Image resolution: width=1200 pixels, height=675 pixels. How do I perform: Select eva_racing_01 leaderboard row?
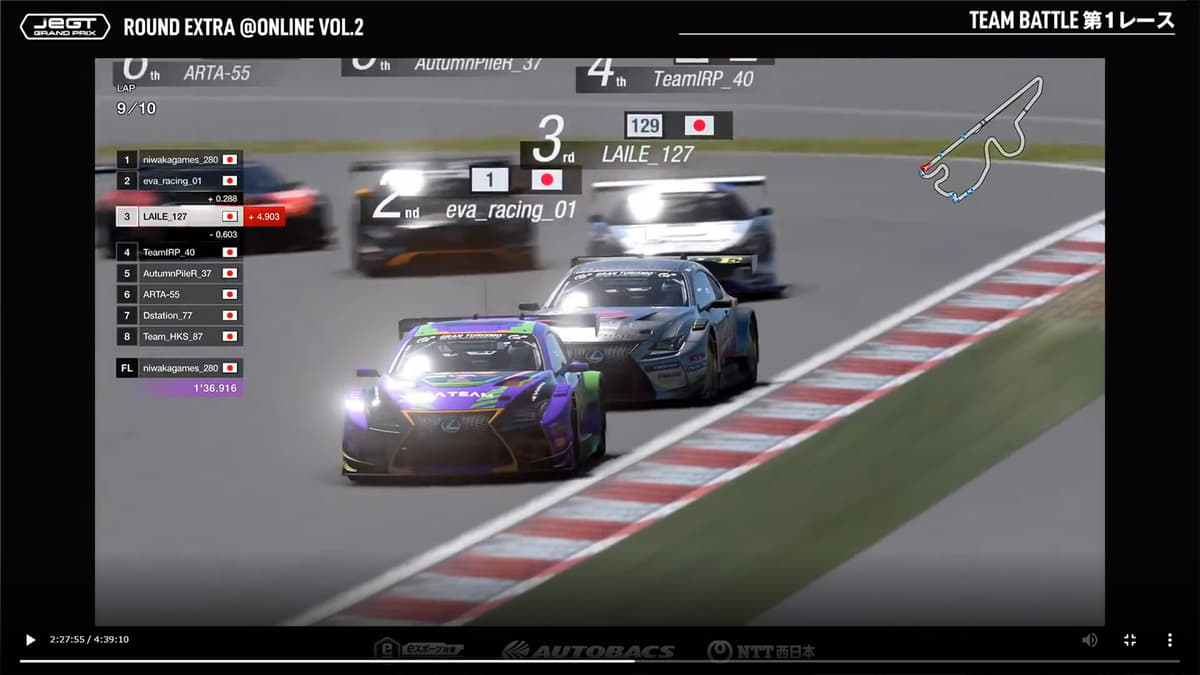tap(180, 181)
